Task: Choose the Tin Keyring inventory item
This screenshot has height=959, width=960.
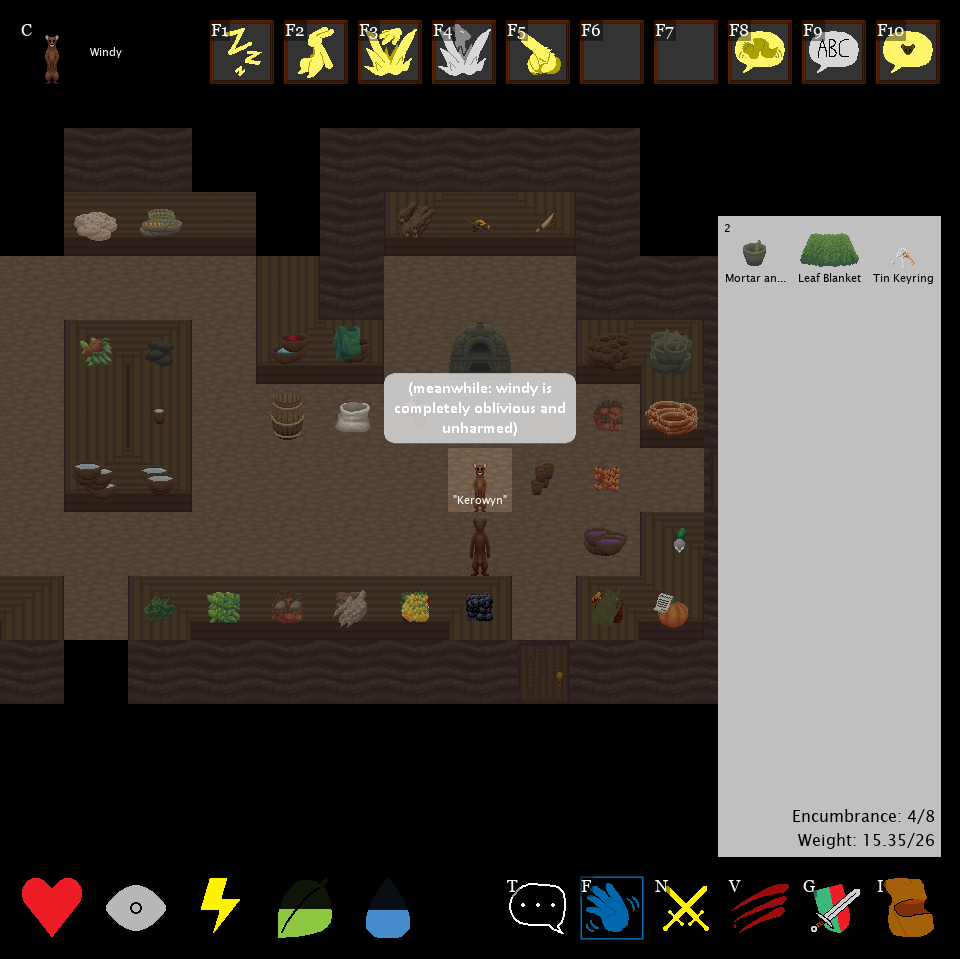Action: pos(903,257)
